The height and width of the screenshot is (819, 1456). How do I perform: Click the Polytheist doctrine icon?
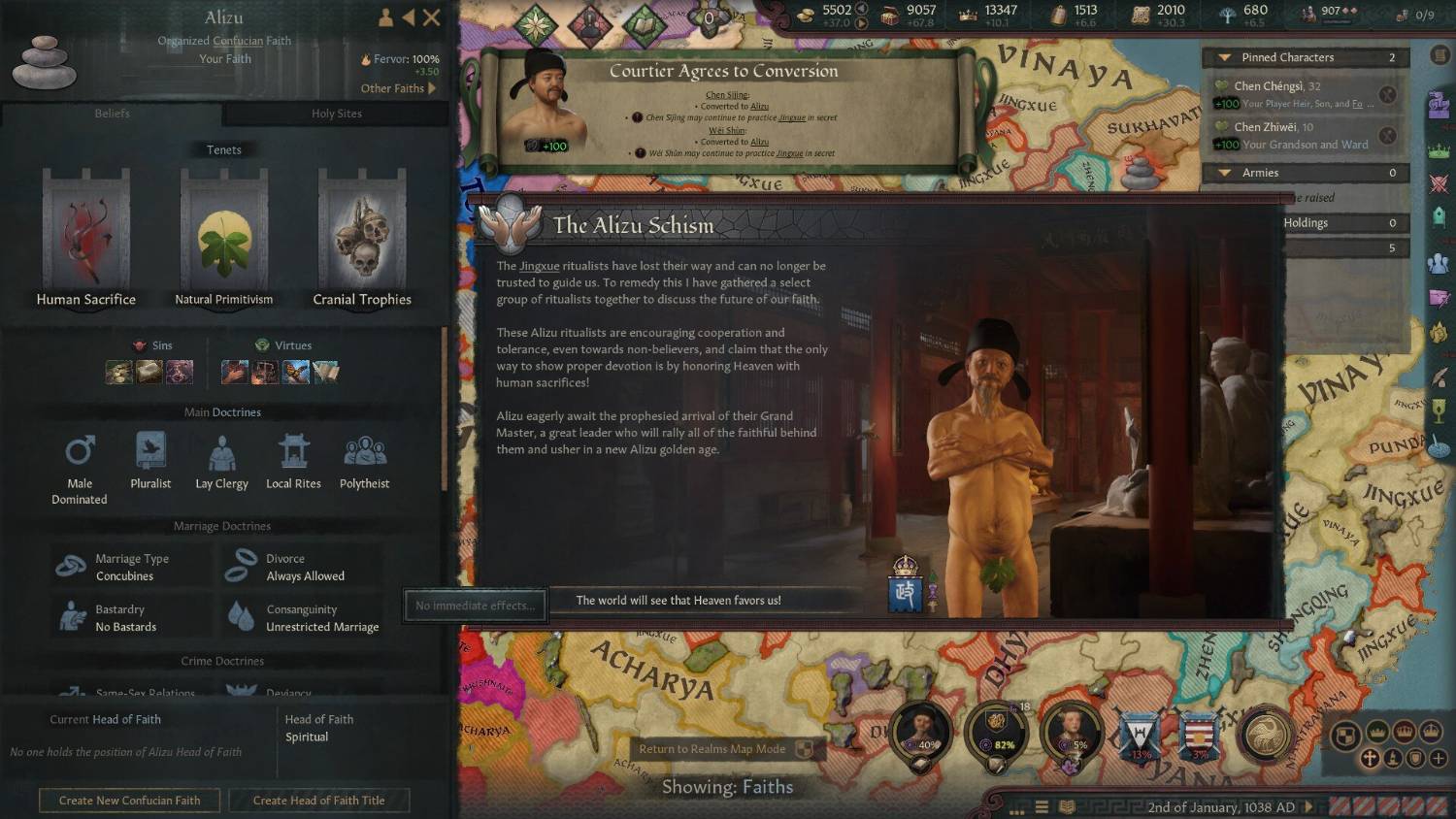(x=364, y=451)
